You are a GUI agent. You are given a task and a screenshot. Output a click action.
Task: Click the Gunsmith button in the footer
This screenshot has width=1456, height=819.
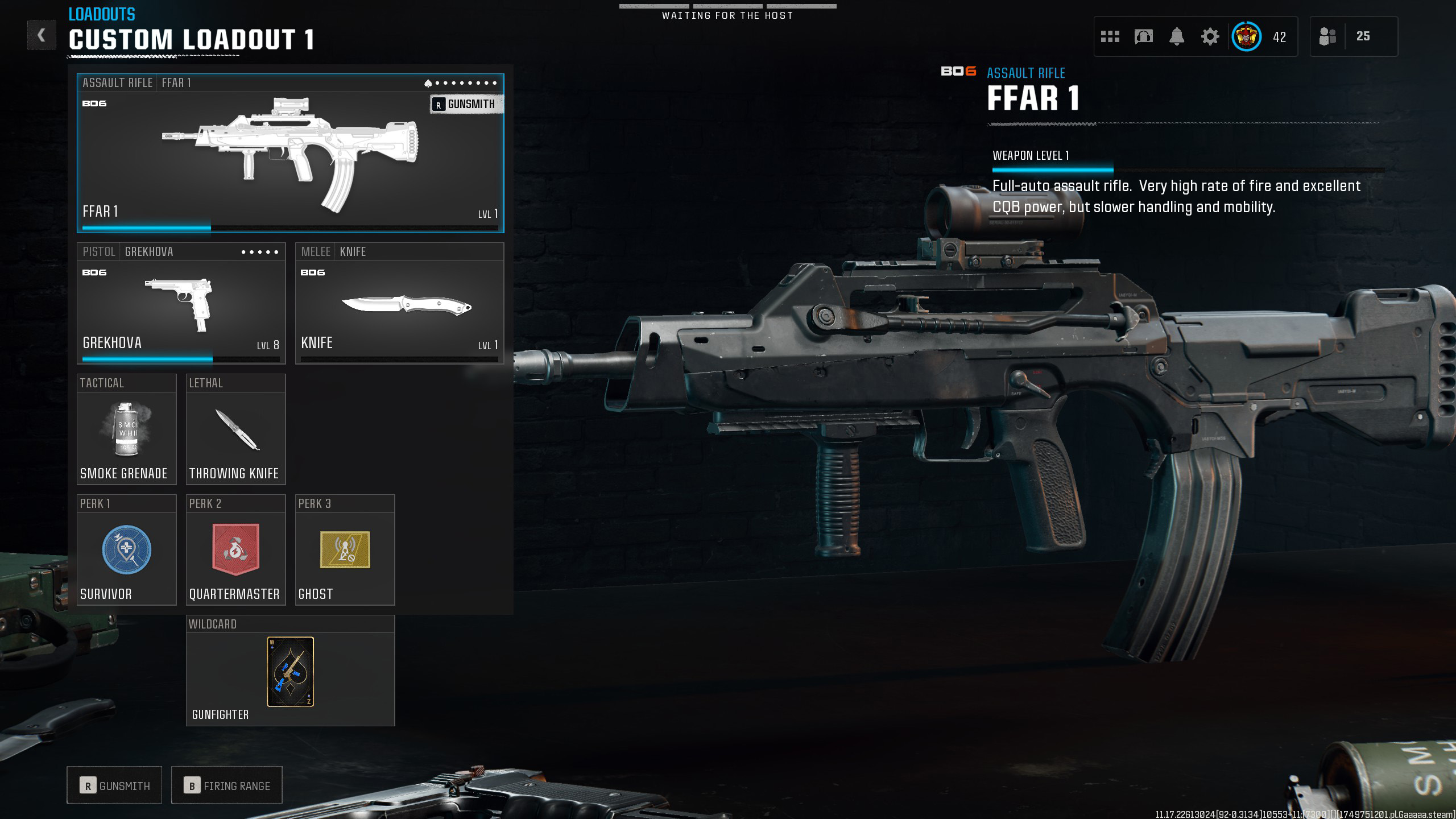114,785
